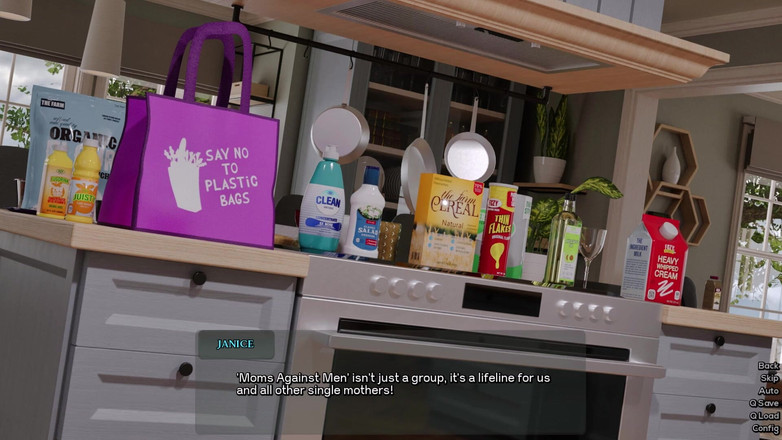The height and width of the screenshot is (440, 782).
Task: Activate Skip in the quick menu
Action: point(769,378)
